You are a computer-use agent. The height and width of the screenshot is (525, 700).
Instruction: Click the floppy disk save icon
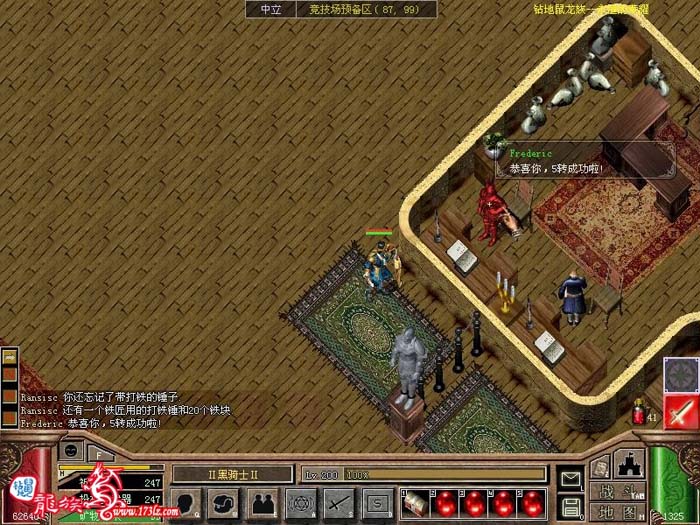point(570,506)
